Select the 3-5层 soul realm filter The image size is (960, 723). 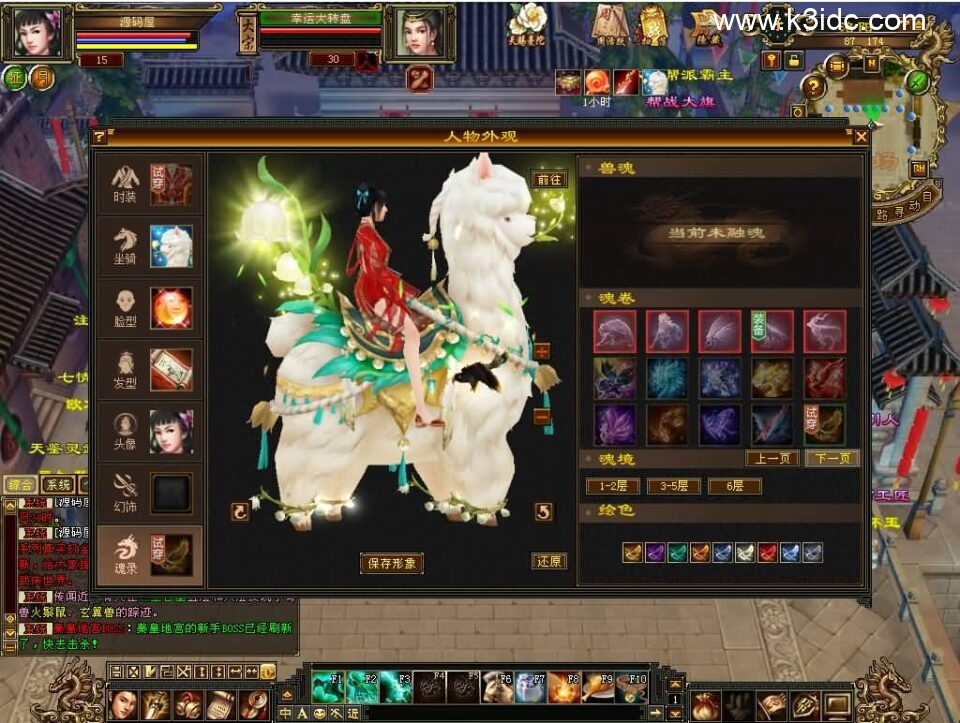(x=674, y=486)
